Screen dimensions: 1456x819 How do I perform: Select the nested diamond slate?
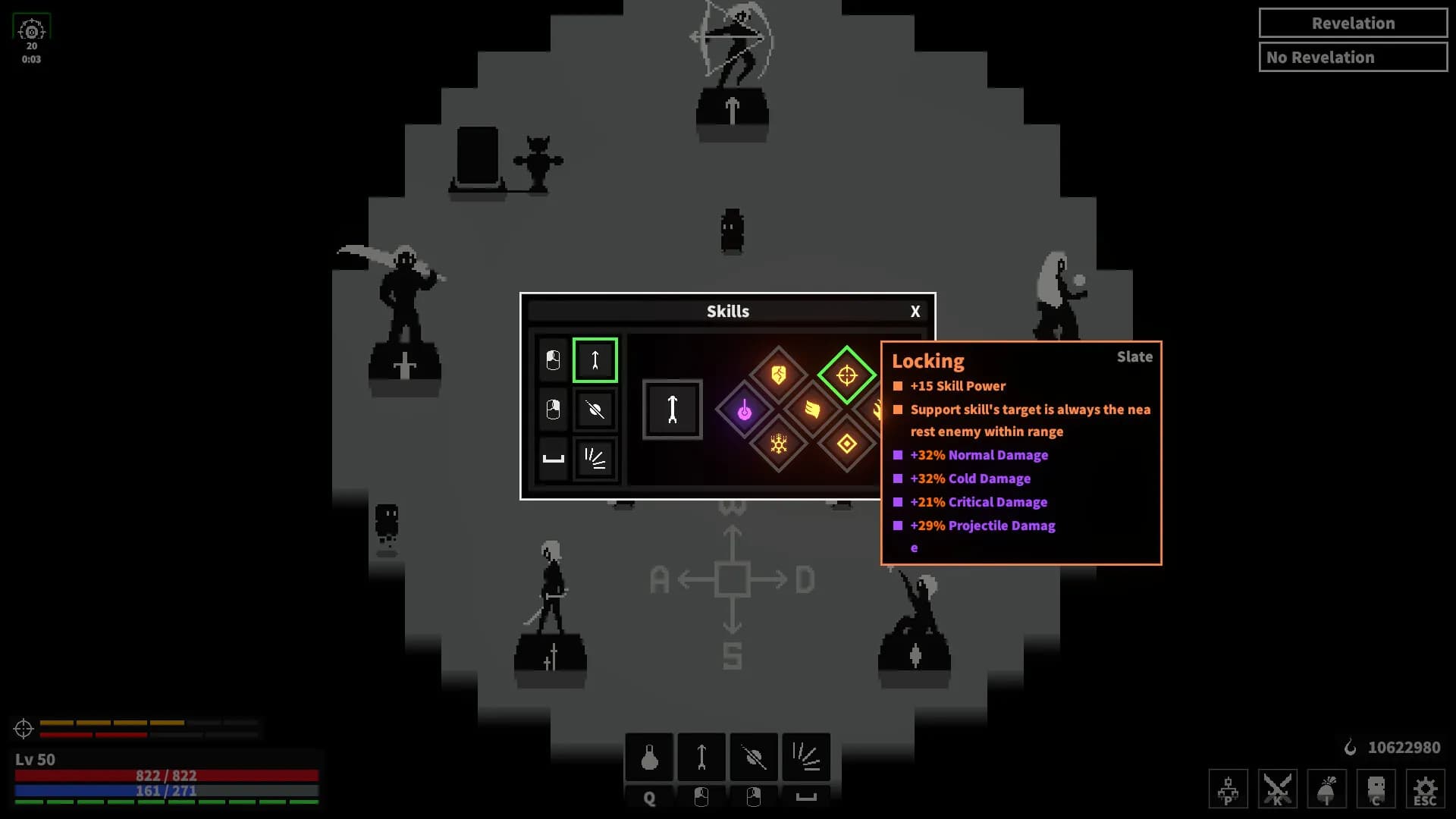pyautogui.click(x=846, y=444)
